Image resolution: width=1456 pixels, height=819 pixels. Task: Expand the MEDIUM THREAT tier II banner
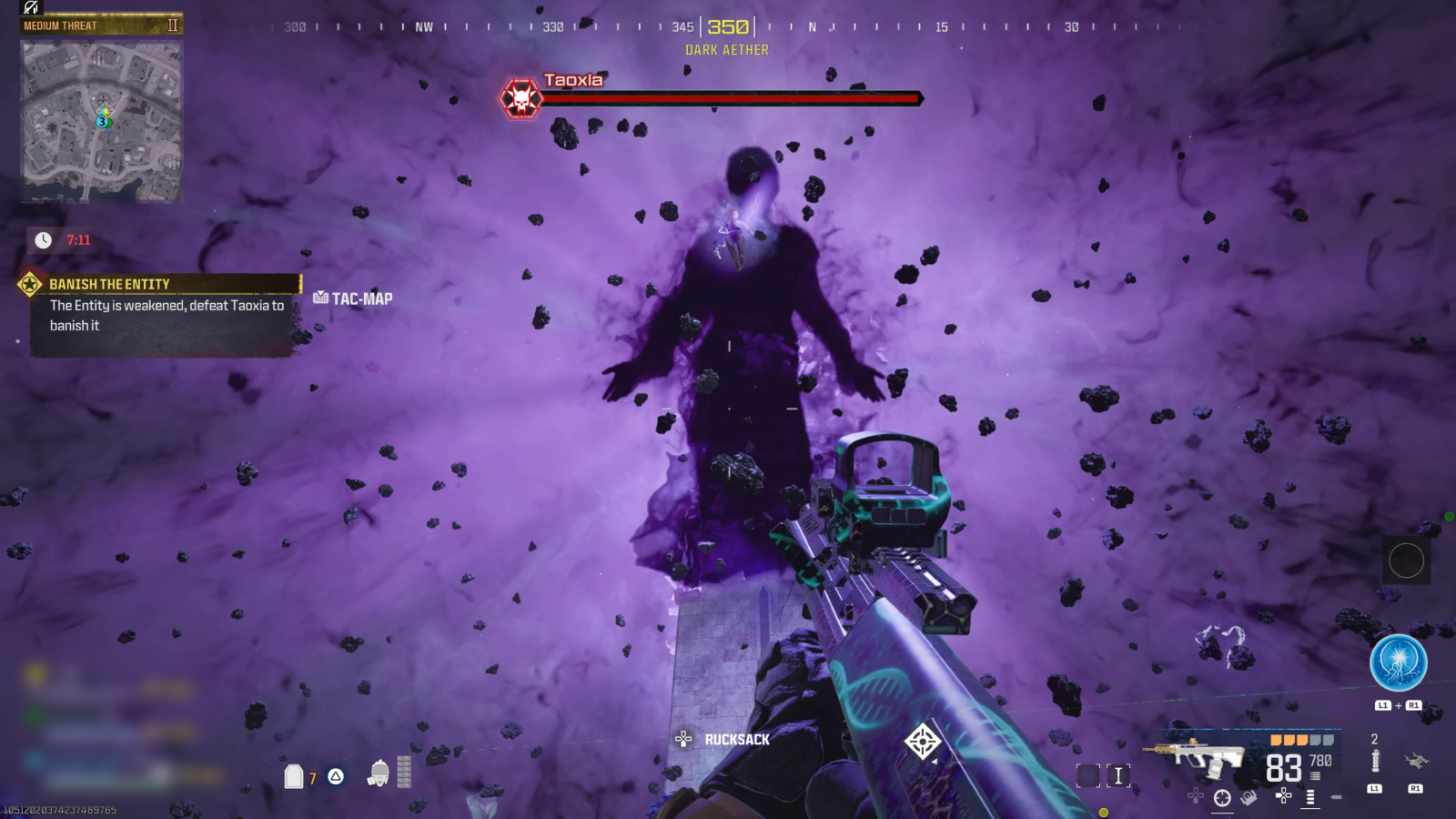coord(98,25)
